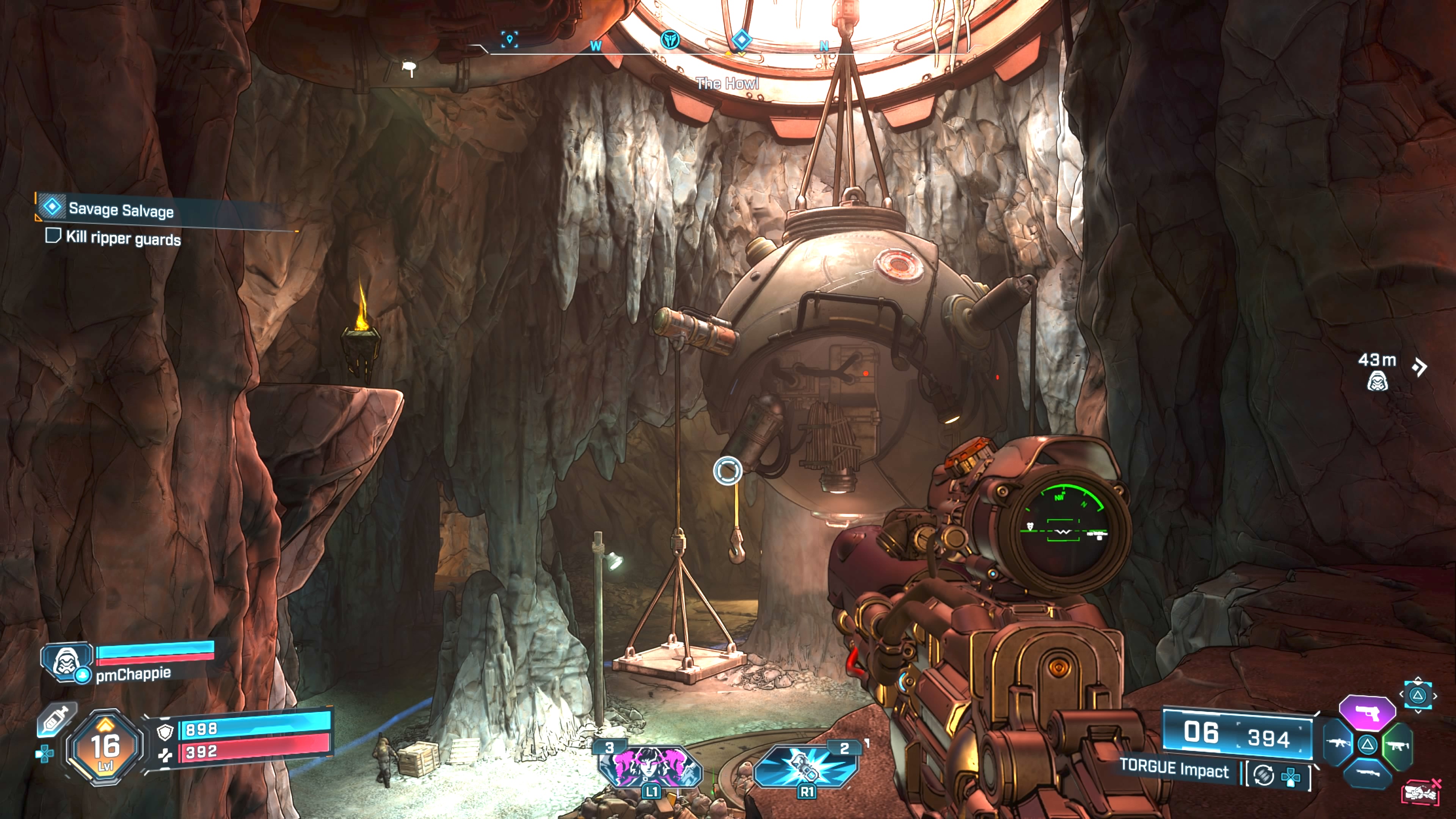Image resolution: width=1456 pixels, height=819 pixels.
Task: Open the Savage Salvage quest tracker
Action: [x=121, y=210]
